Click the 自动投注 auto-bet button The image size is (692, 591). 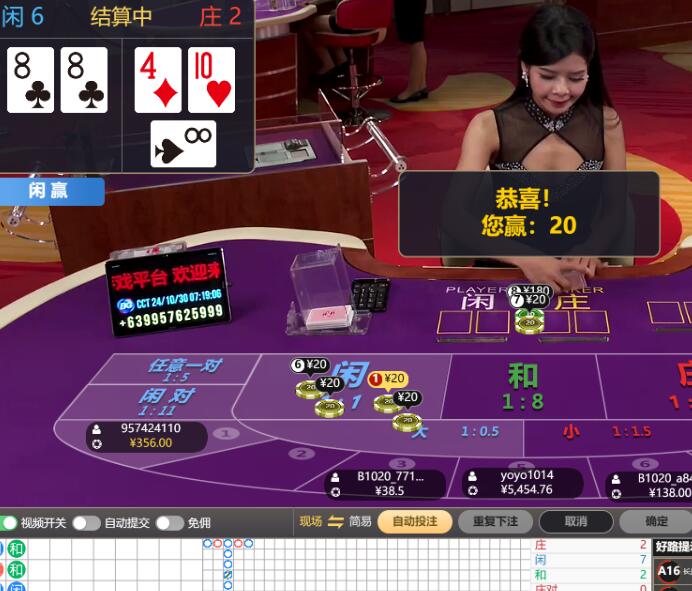(x=414, y=521)
